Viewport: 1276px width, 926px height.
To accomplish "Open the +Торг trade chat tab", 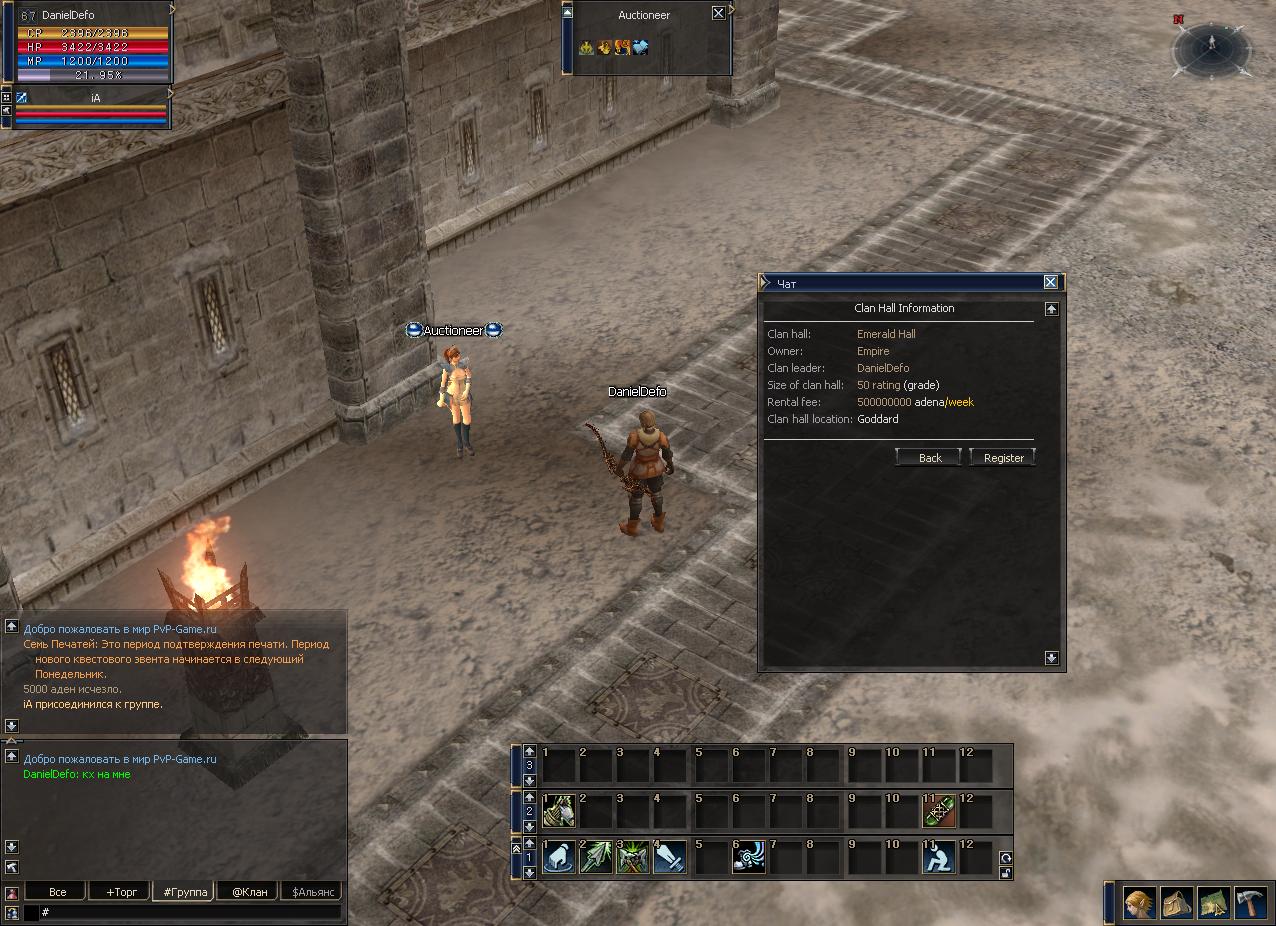I will 120,891.
